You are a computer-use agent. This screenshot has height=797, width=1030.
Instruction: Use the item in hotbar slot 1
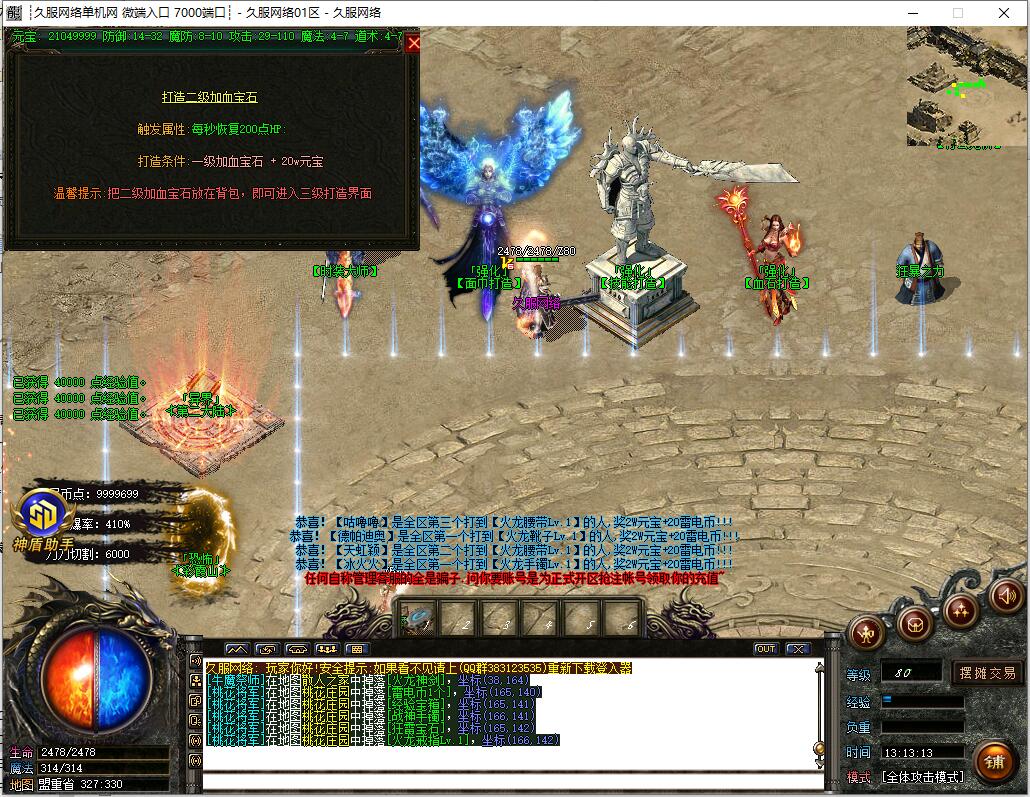click(x=417, y=621)
